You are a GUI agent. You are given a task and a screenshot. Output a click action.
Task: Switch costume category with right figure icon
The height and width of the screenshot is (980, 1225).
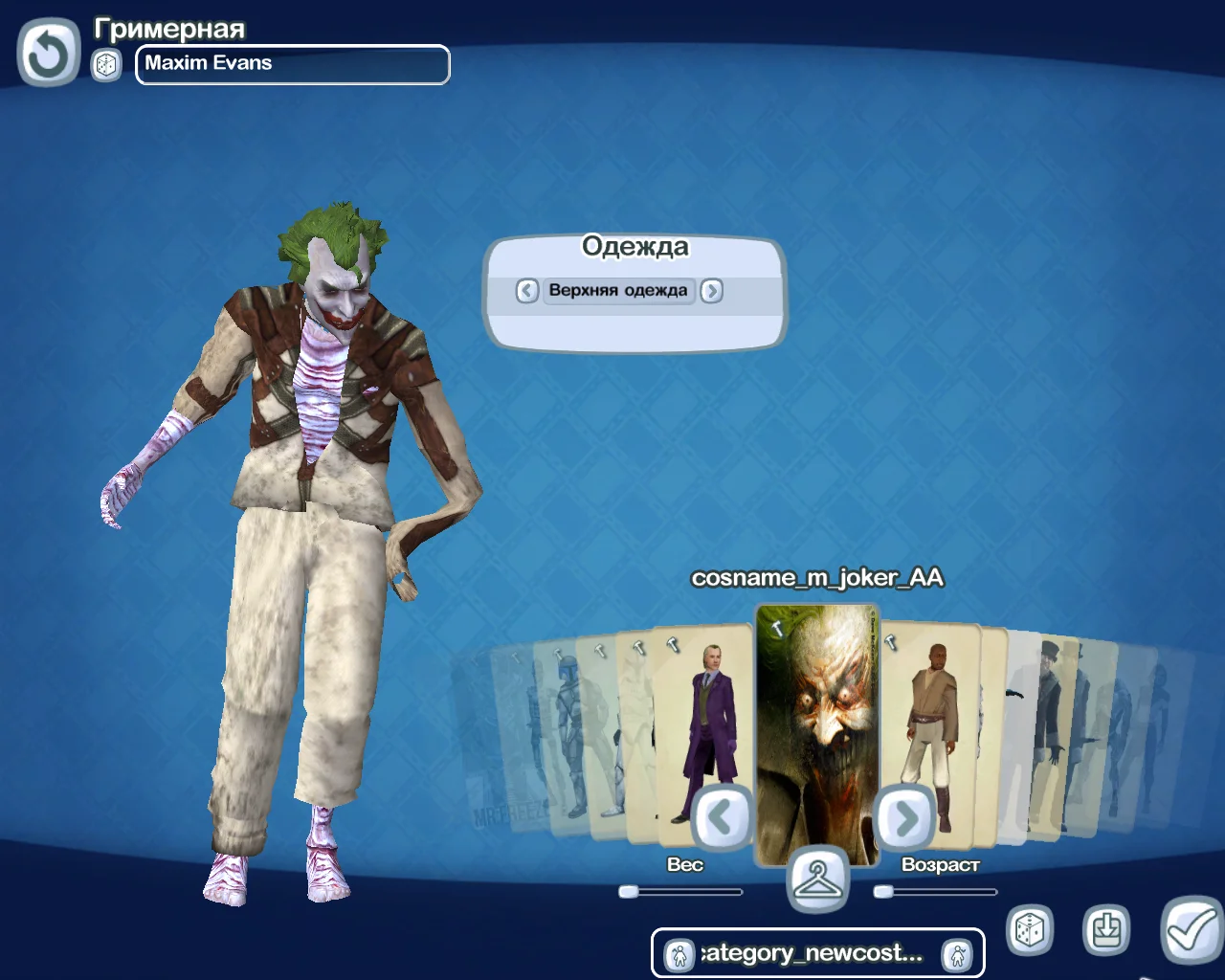pyautogui.click(x=957, y=954)
